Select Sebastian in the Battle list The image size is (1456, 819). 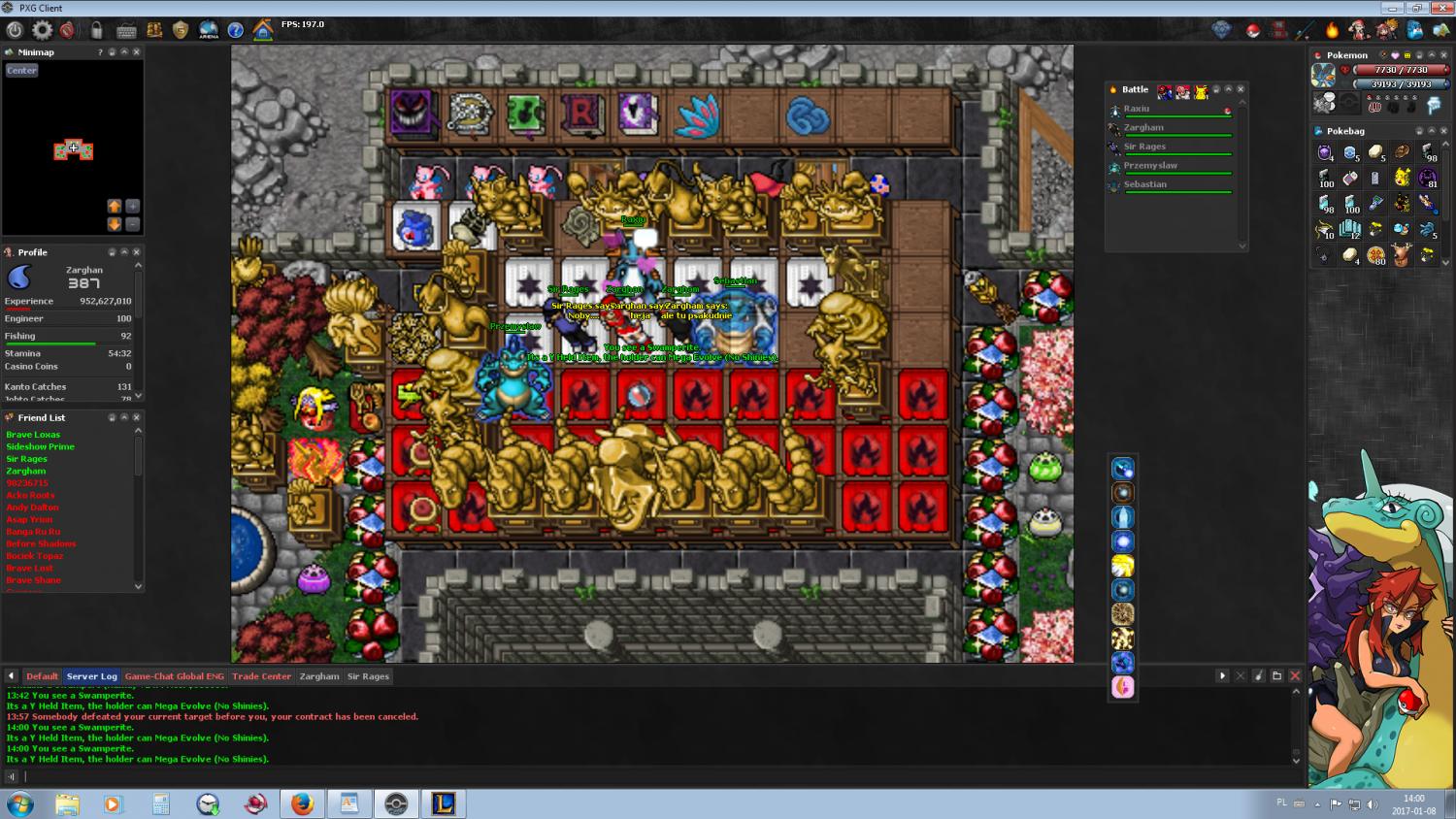click(1145, 184)
